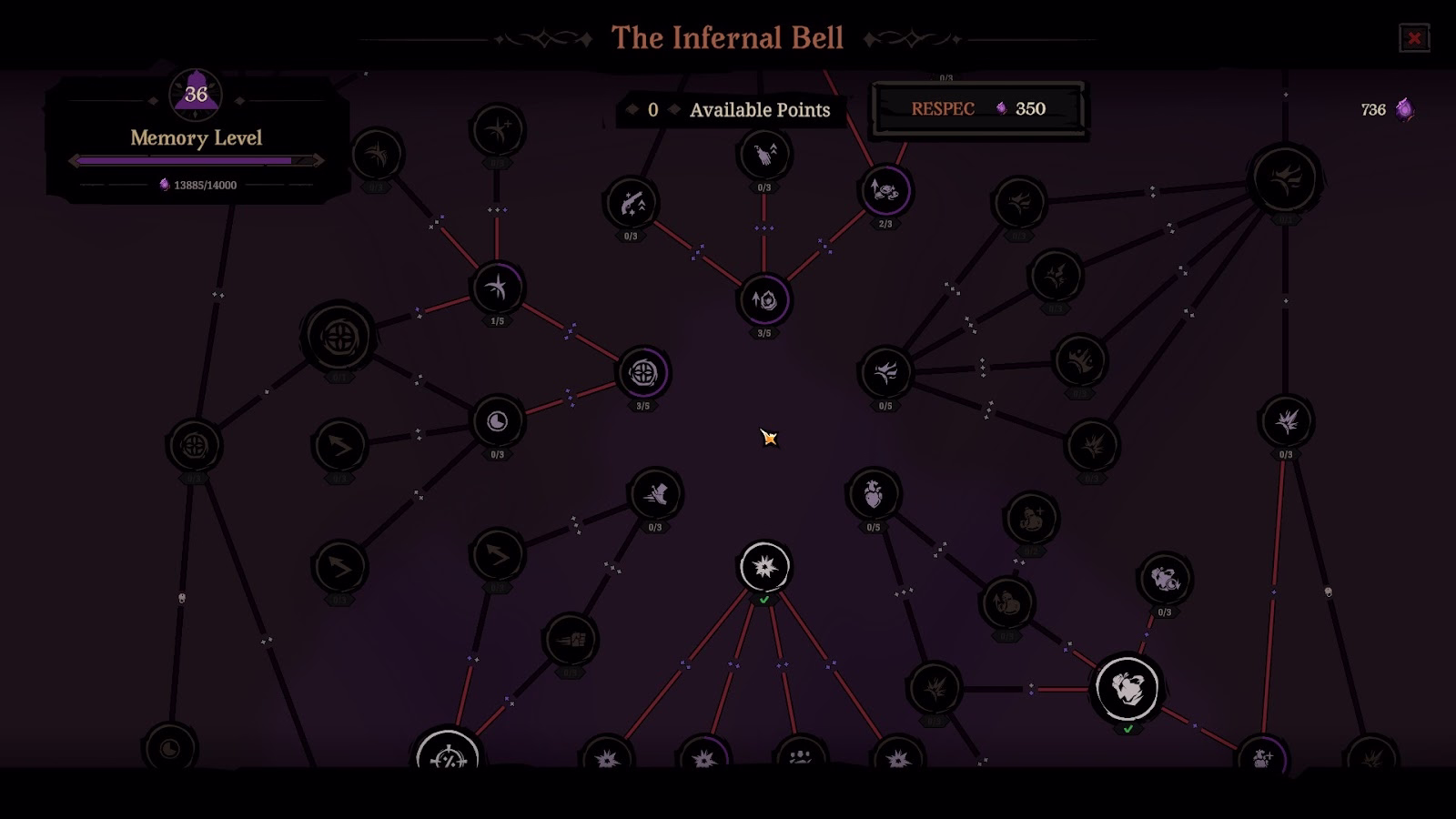This screenshot has height=819, width=1456.
Task: Click the rat skill node showing 0/3
Action: point(1166,575)
